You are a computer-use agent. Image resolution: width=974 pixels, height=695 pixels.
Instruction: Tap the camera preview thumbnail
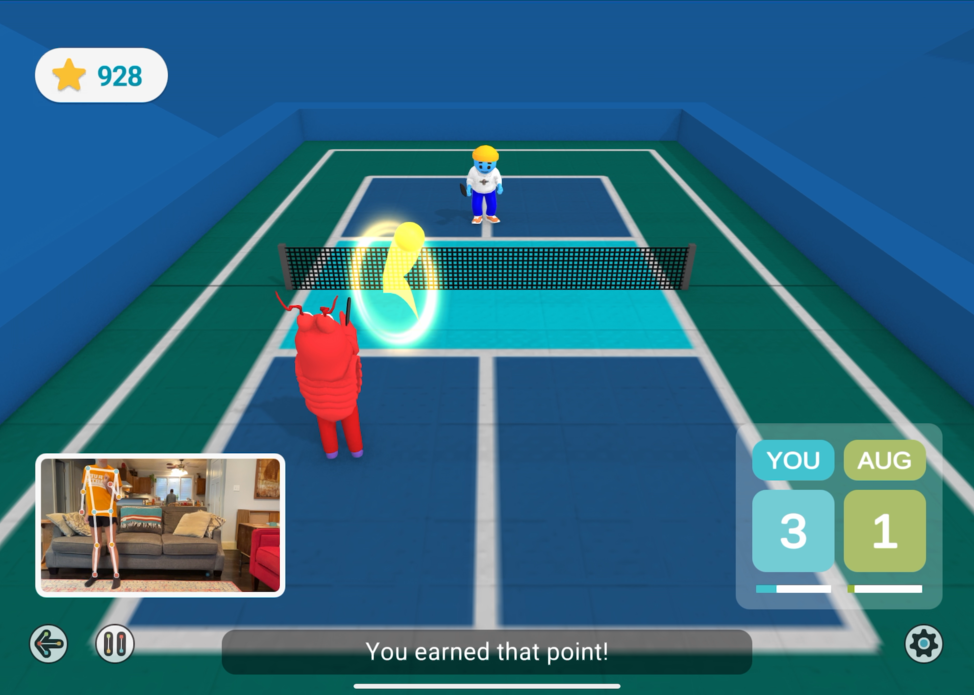click(160, 525)
